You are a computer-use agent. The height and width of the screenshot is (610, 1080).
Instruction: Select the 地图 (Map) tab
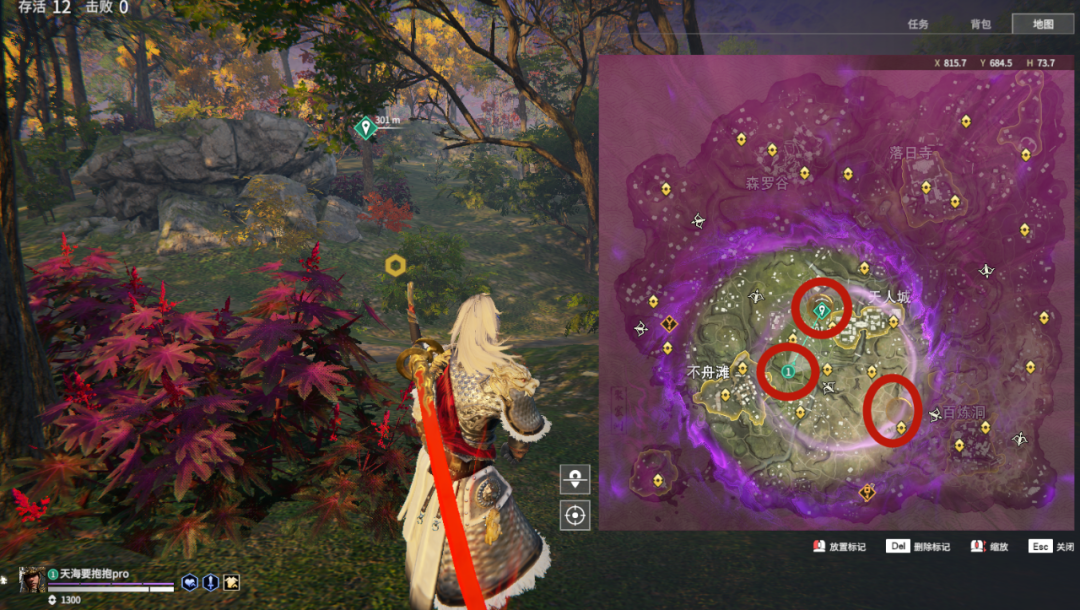[x=1042, y=24]
